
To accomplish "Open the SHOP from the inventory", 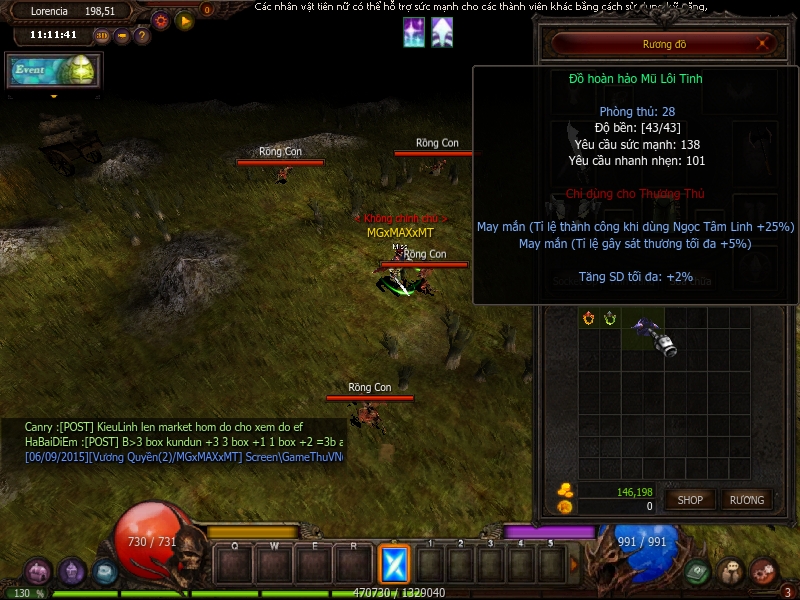I will click(x=690, y=499).
